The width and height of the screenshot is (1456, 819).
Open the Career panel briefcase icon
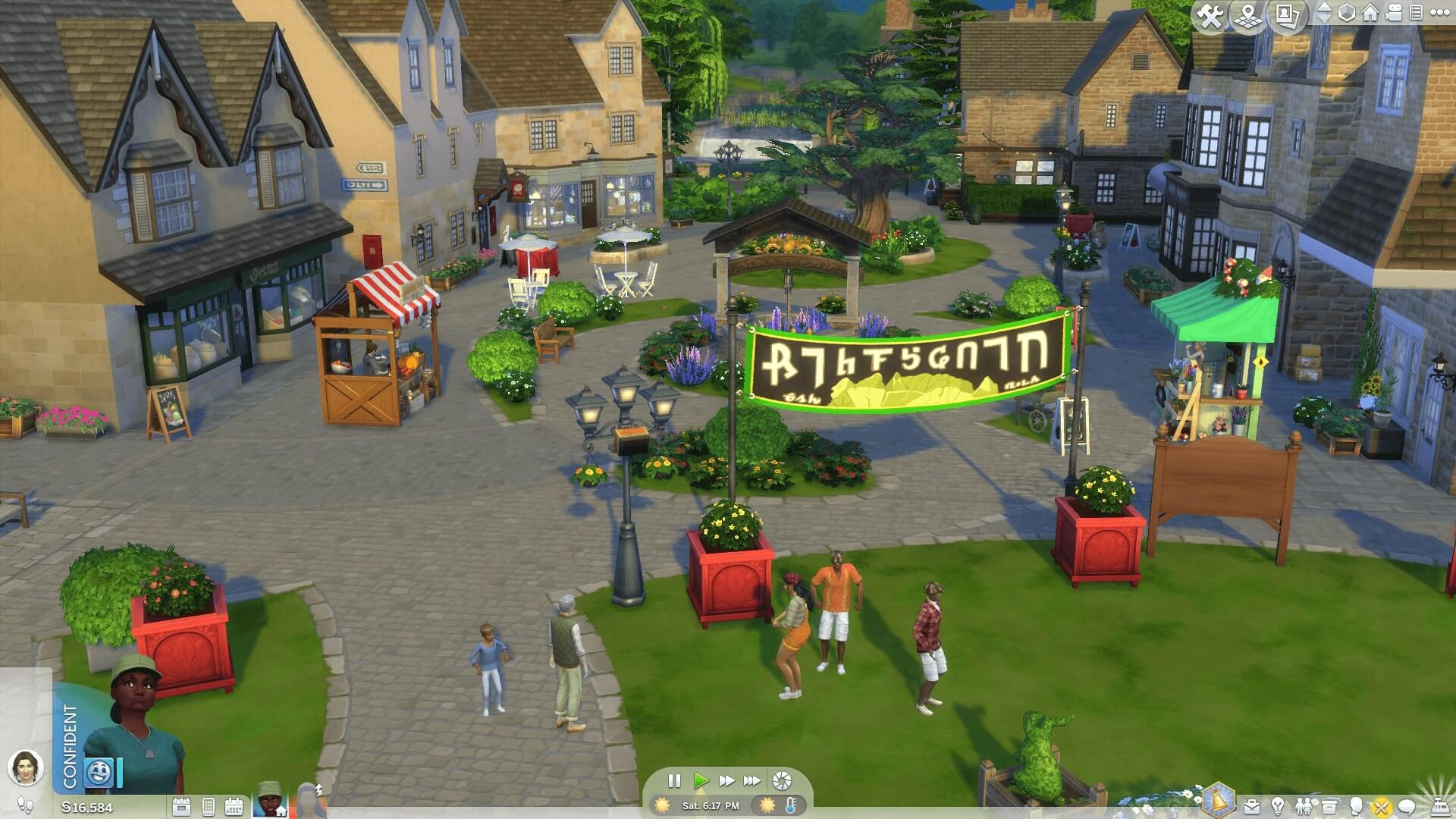point(1252,805)
